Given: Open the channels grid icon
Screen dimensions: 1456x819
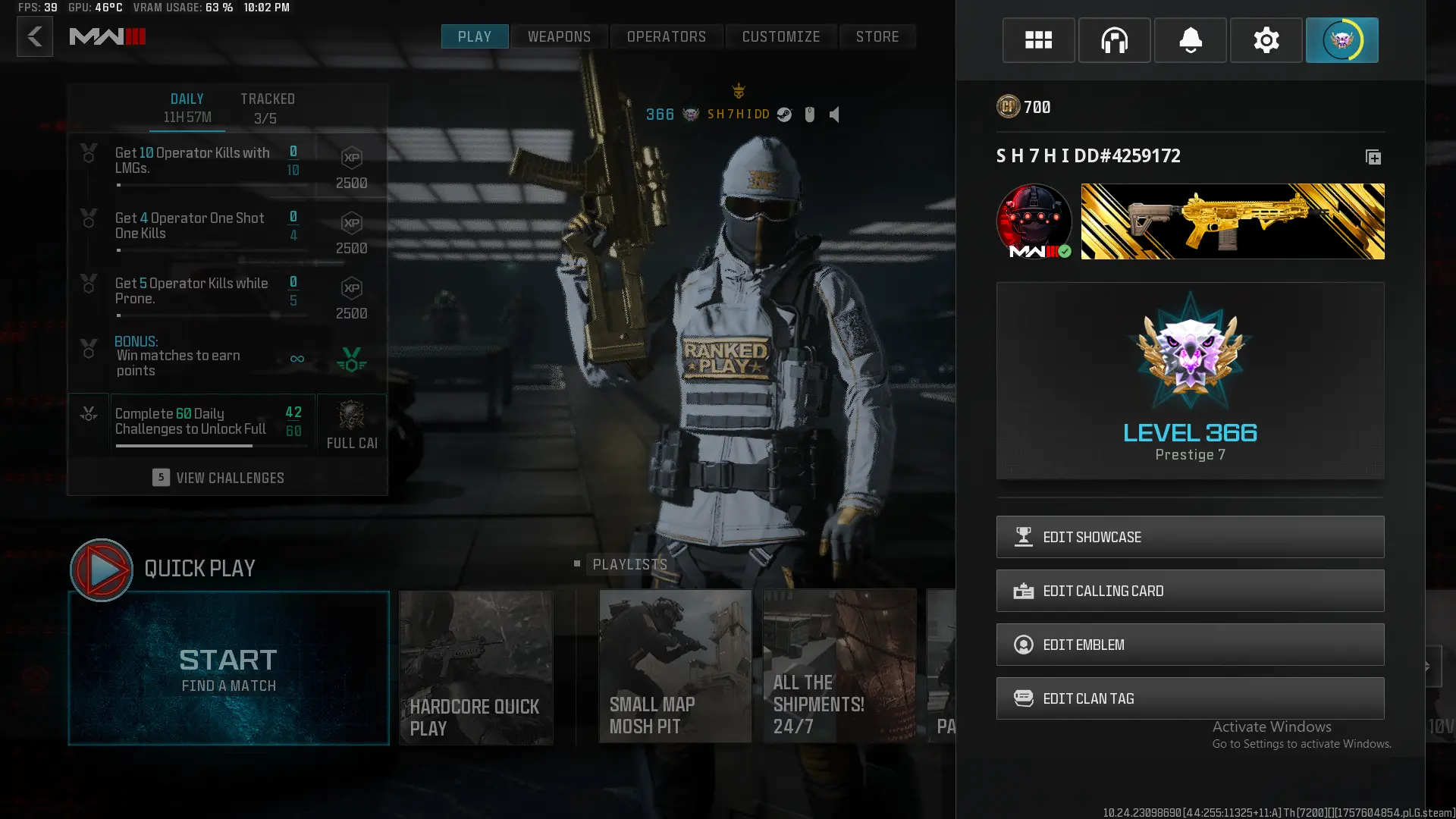Looking at the screenshot, I should click(x=1038, y=40).
